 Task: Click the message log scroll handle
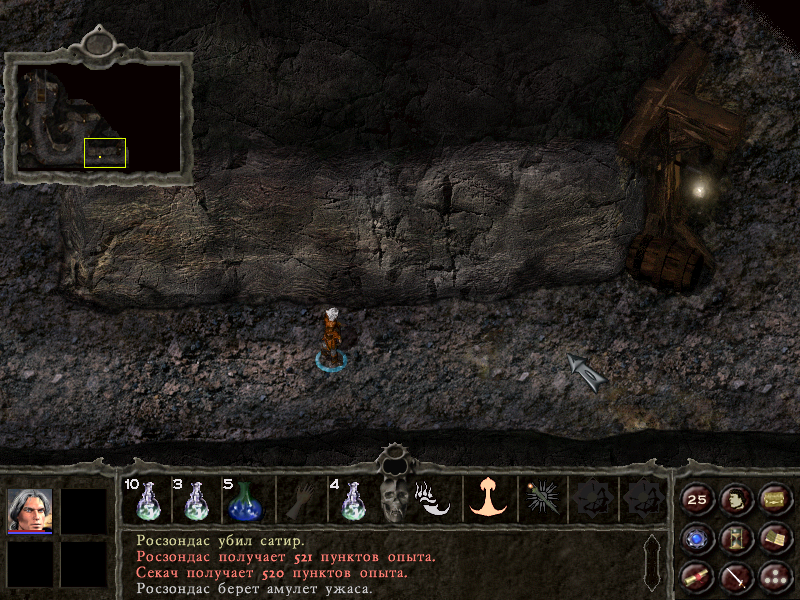tap(651, 562)
